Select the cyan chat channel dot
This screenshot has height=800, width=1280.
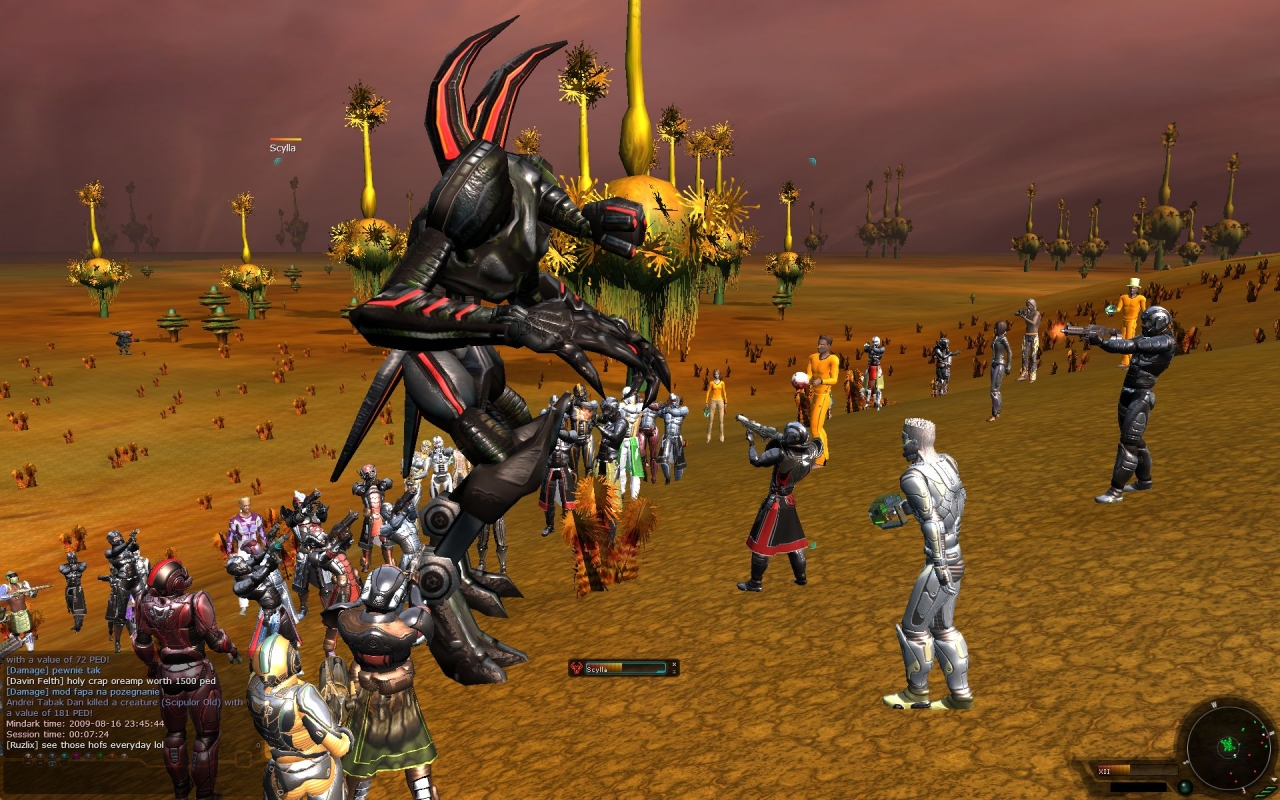[x=64, y=756]
